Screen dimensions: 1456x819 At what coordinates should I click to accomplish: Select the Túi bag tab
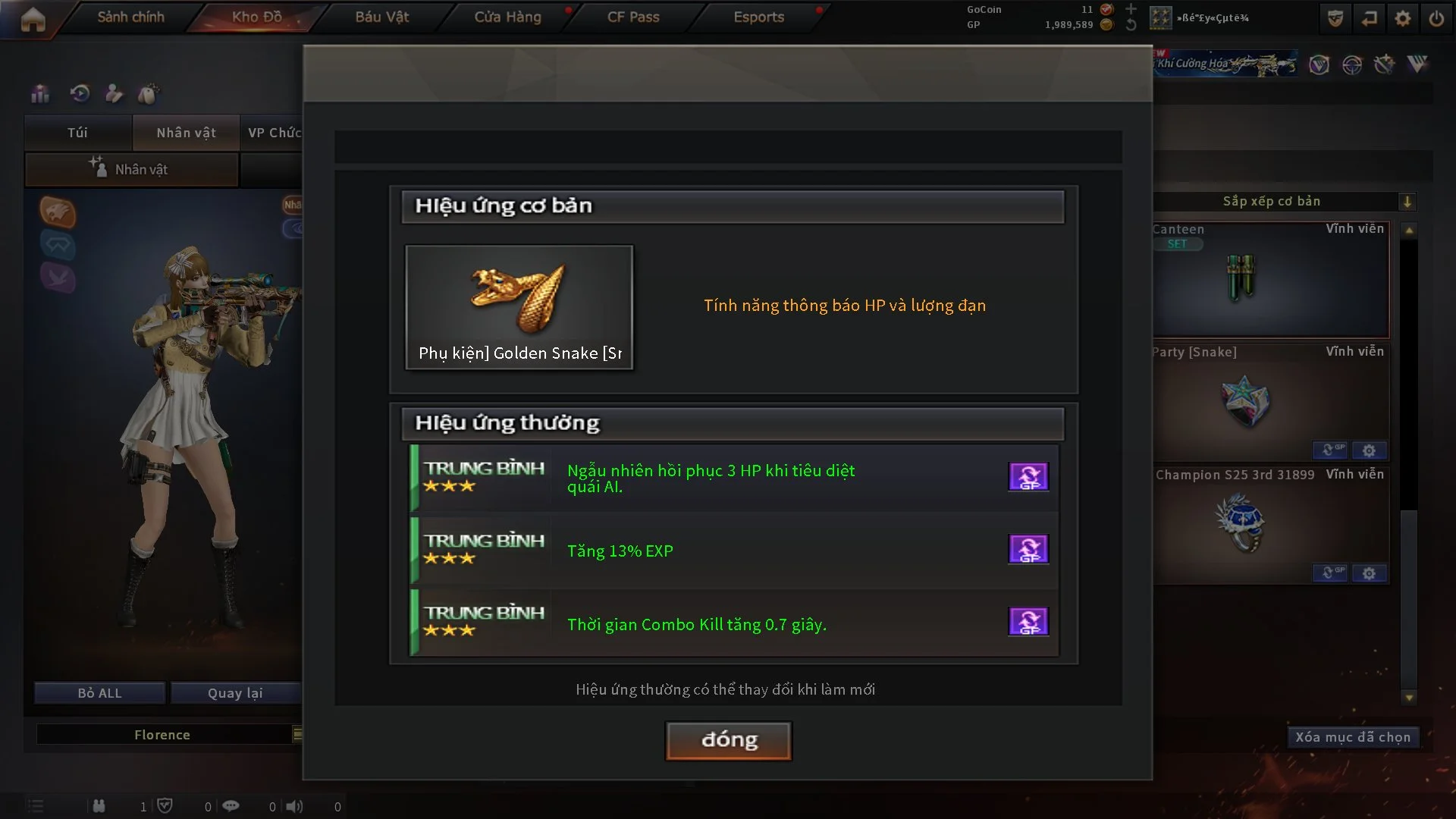tap(77, 133)
